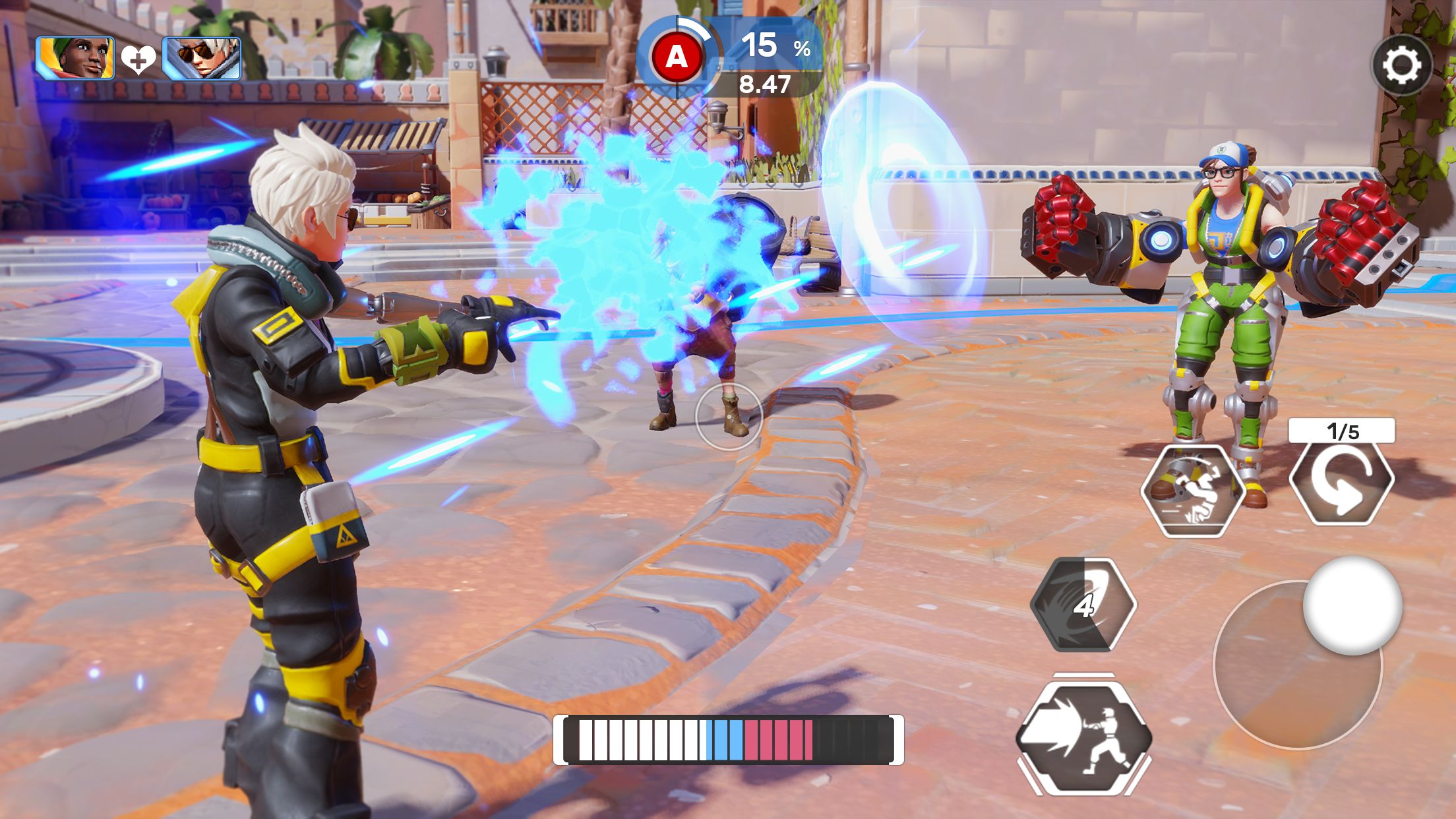This screenshot has width=1456, height=819.
Task: Activate the dodge roll ability
Action: click(1192, 491)
